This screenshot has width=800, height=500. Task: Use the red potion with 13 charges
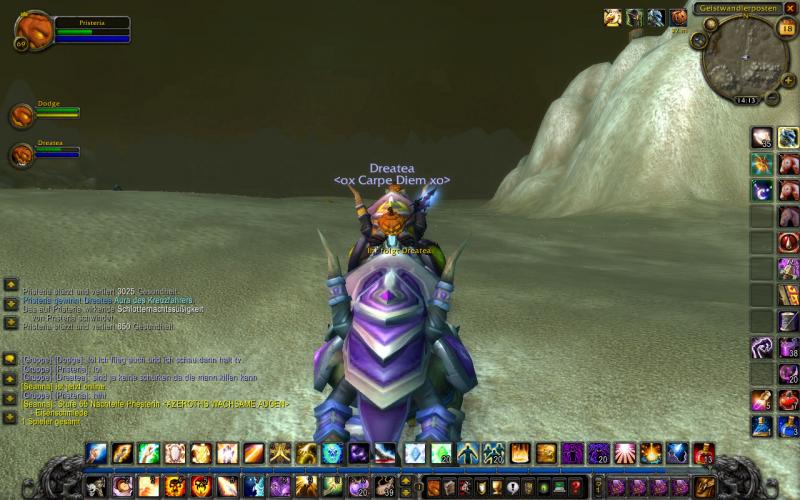(x=703, y=454)
